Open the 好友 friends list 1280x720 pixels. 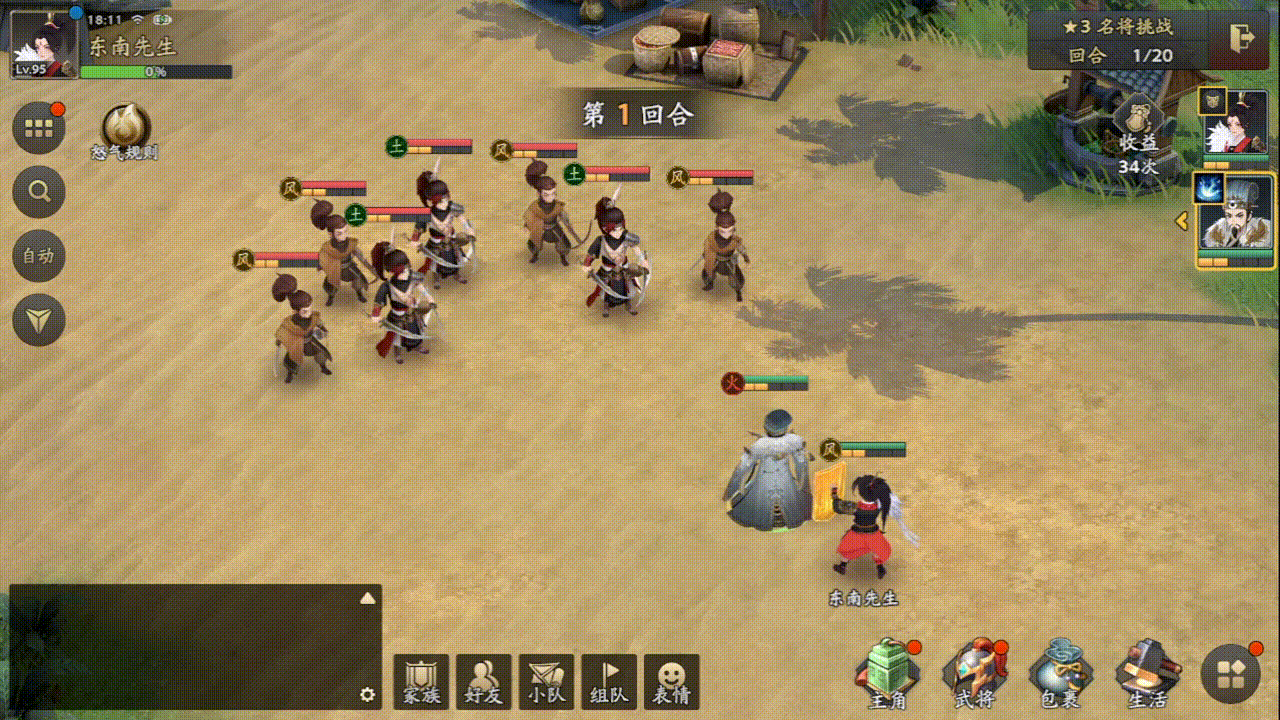(484, 682)
